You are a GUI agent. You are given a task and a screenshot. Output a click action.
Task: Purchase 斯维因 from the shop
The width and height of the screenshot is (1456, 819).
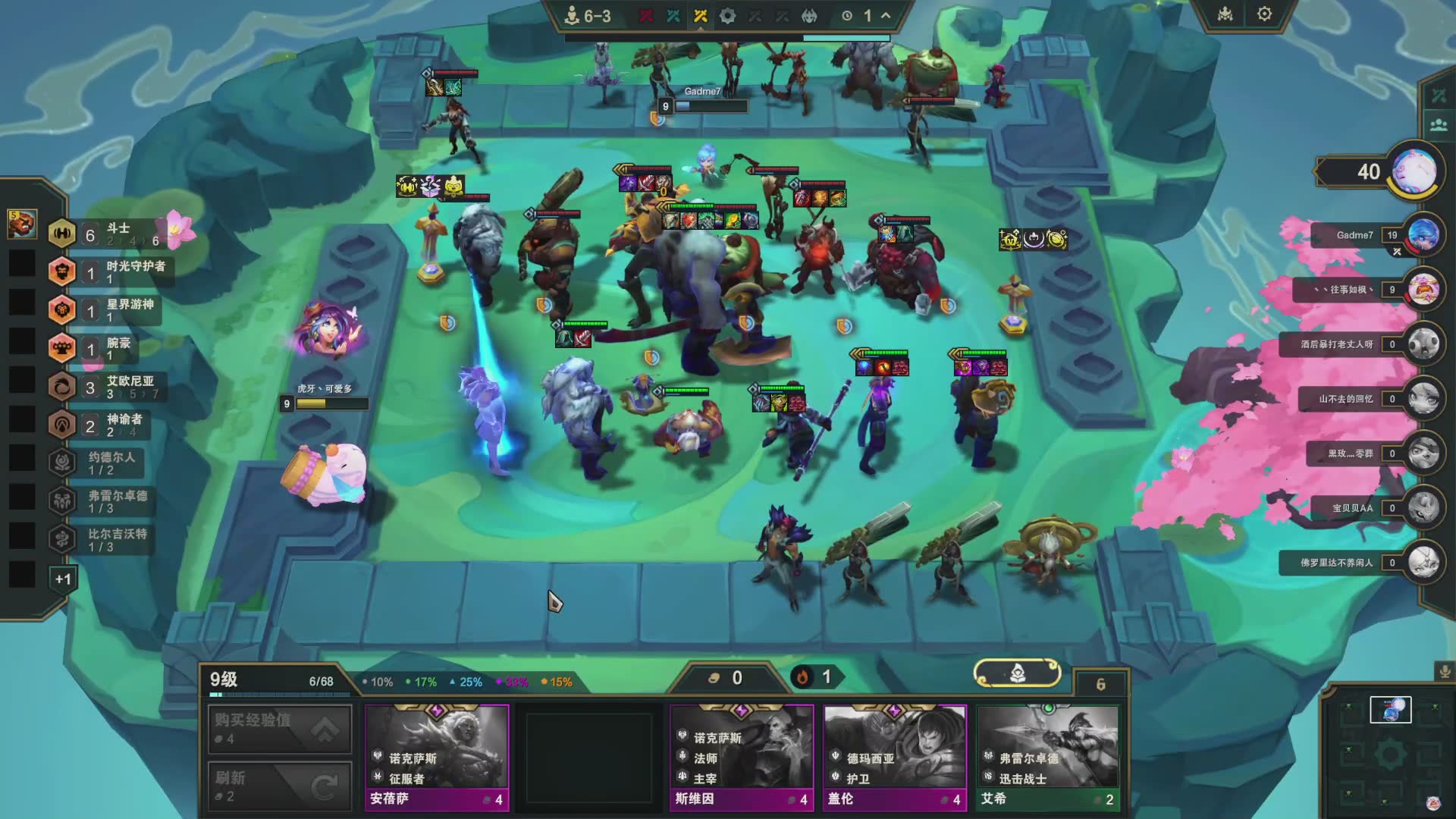pyautogui.click(x=741, y=757)
